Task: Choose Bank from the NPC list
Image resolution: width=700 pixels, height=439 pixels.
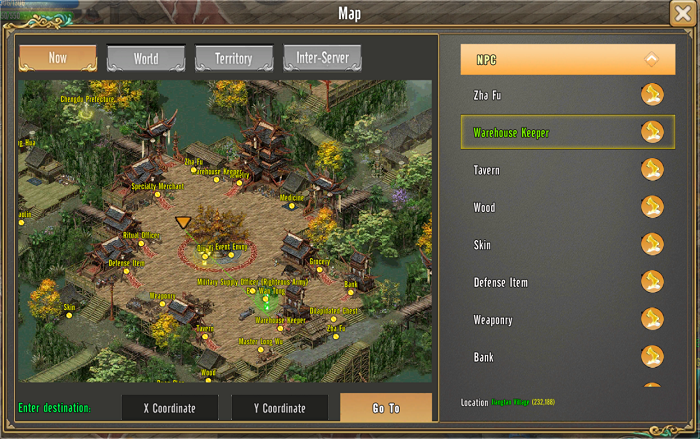Action: (567, 357)
